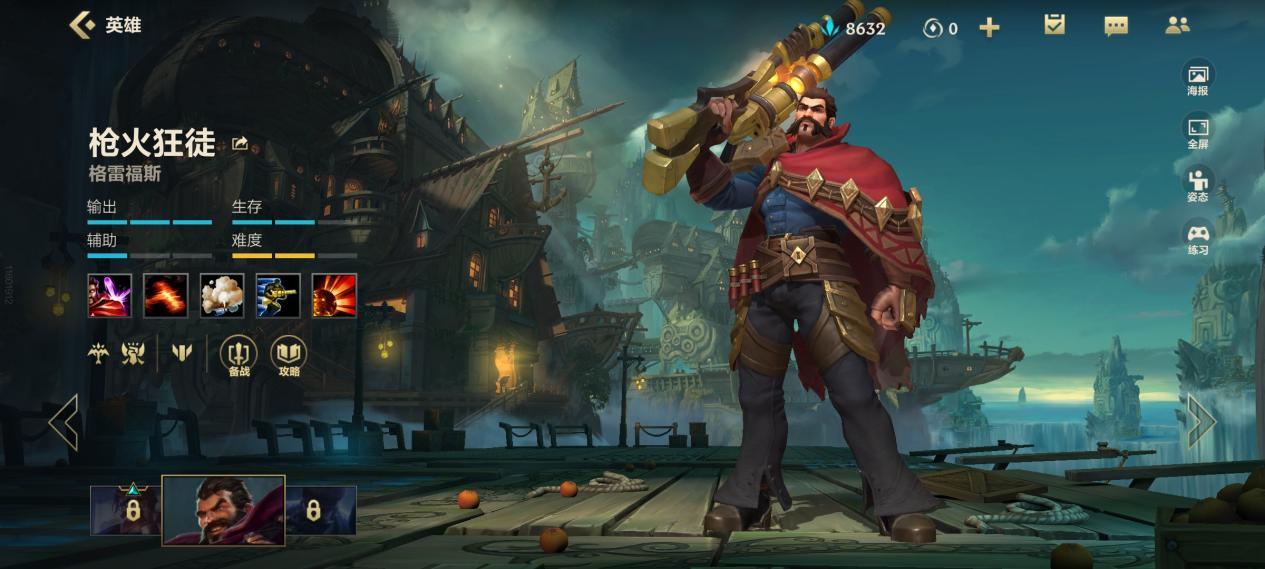The height and width of the screenshot is (569, 1265).
Task: Go back using the 英雄 arrow
Action: [82, 25]
